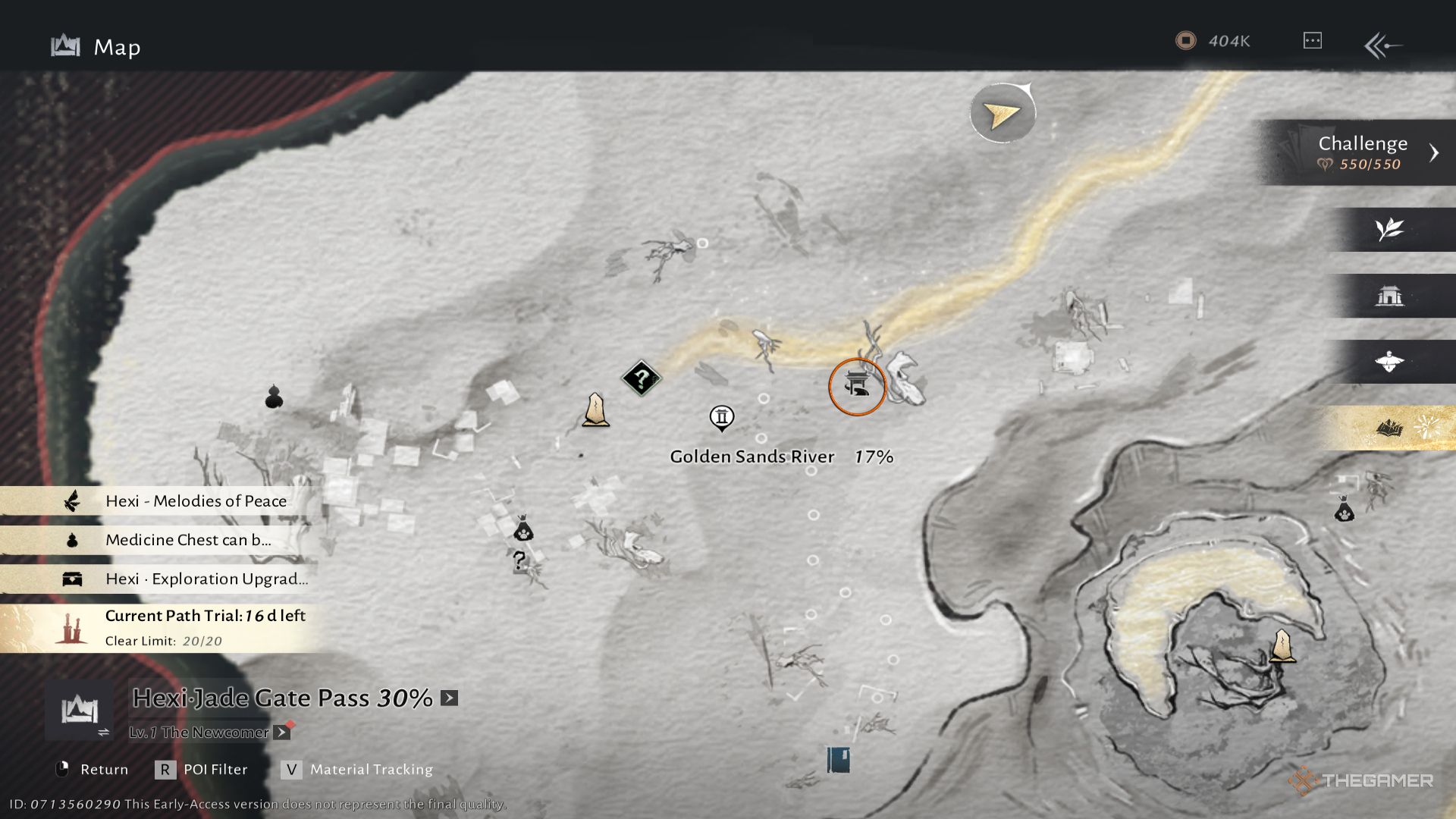Select the orange-circled shrine map marker
The width and height of the screenshot is (1456, 819).
(x=857, y=387)
